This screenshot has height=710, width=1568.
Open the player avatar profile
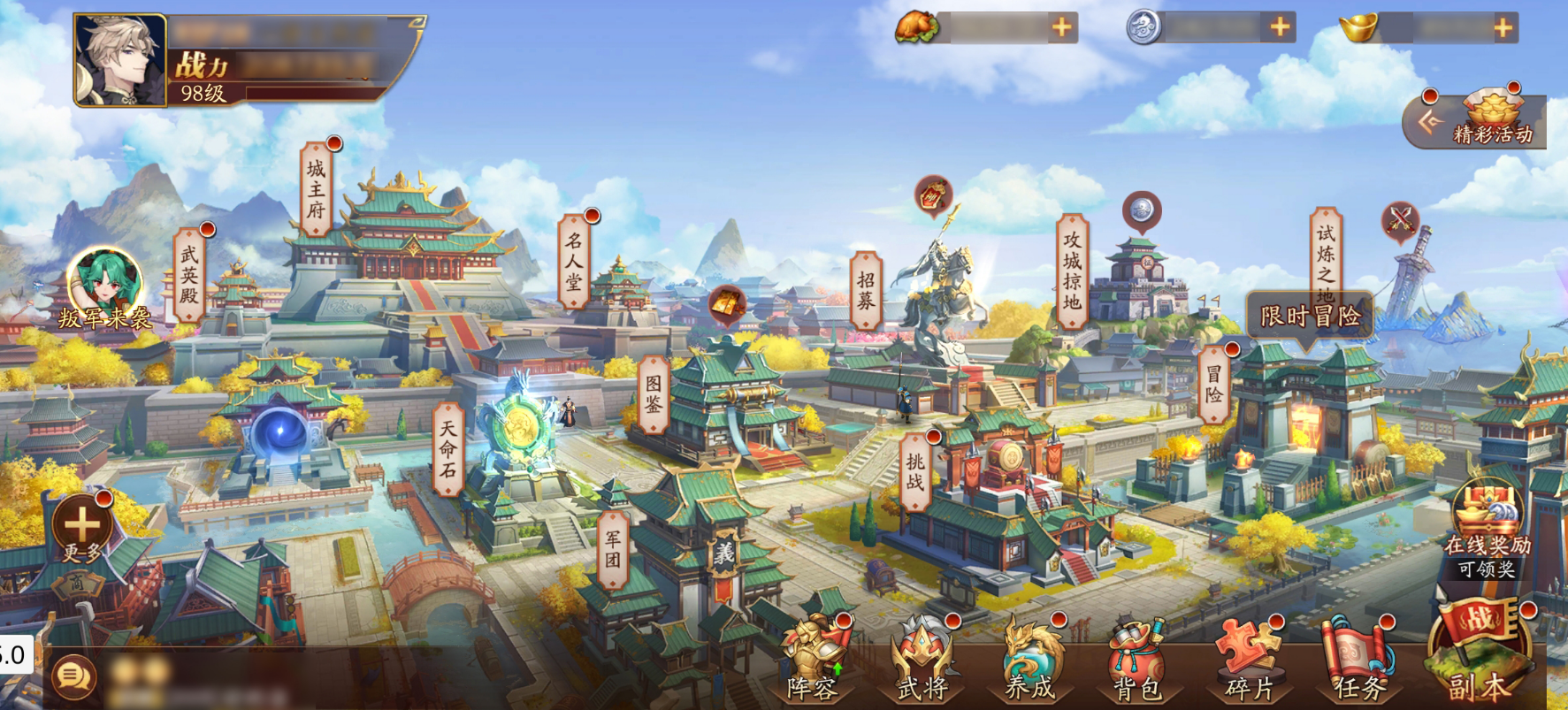(120, 60)
